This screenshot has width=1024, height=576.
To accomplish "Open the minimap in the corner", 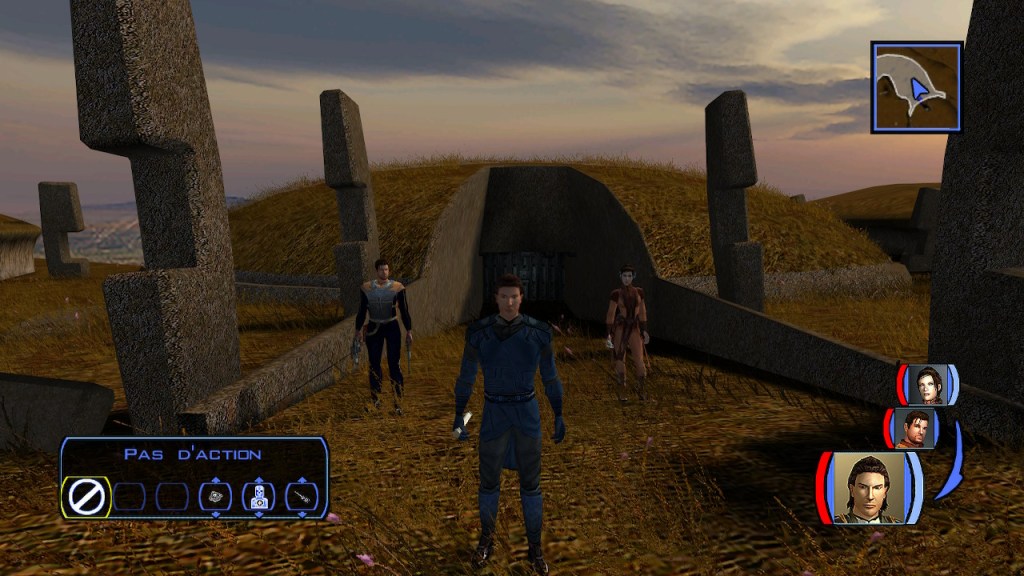I will [x=916, y=87].
